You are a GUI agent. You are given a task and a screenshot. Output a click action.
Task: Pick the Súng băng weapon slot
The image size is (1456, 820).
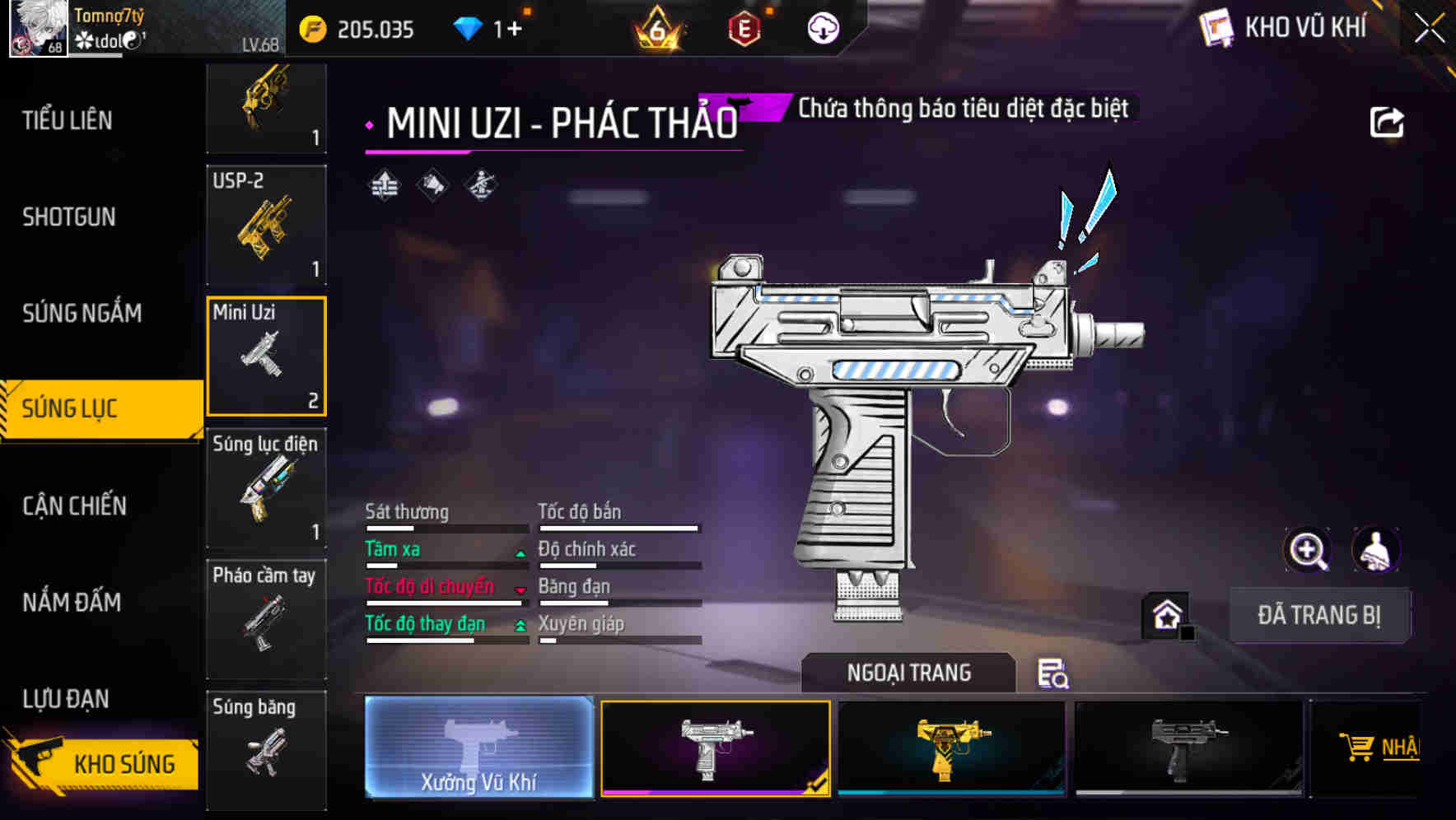point(266,749)
